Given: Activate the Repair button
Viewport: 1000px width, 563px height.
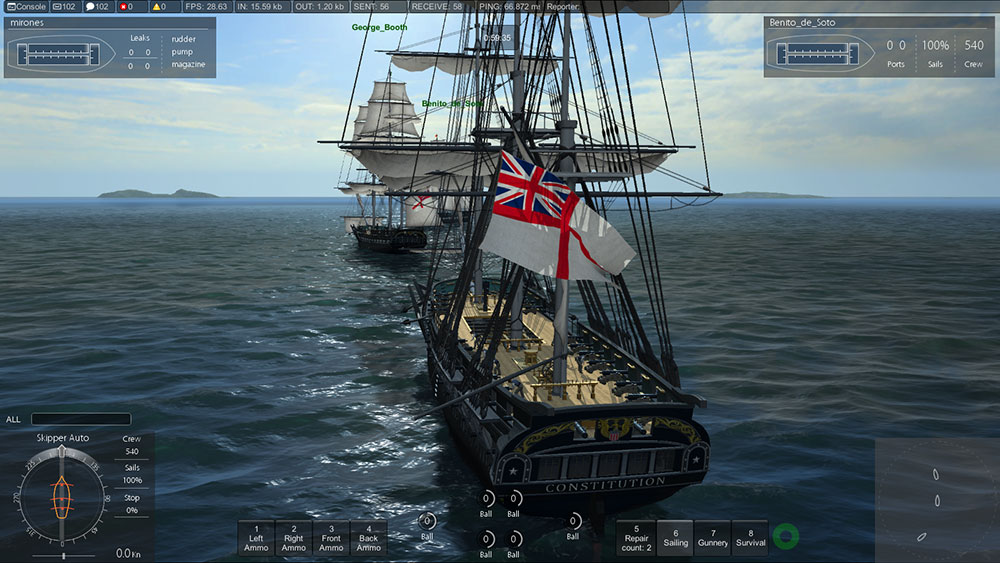Looking at the screenshot, I should (x=636, y=538).
